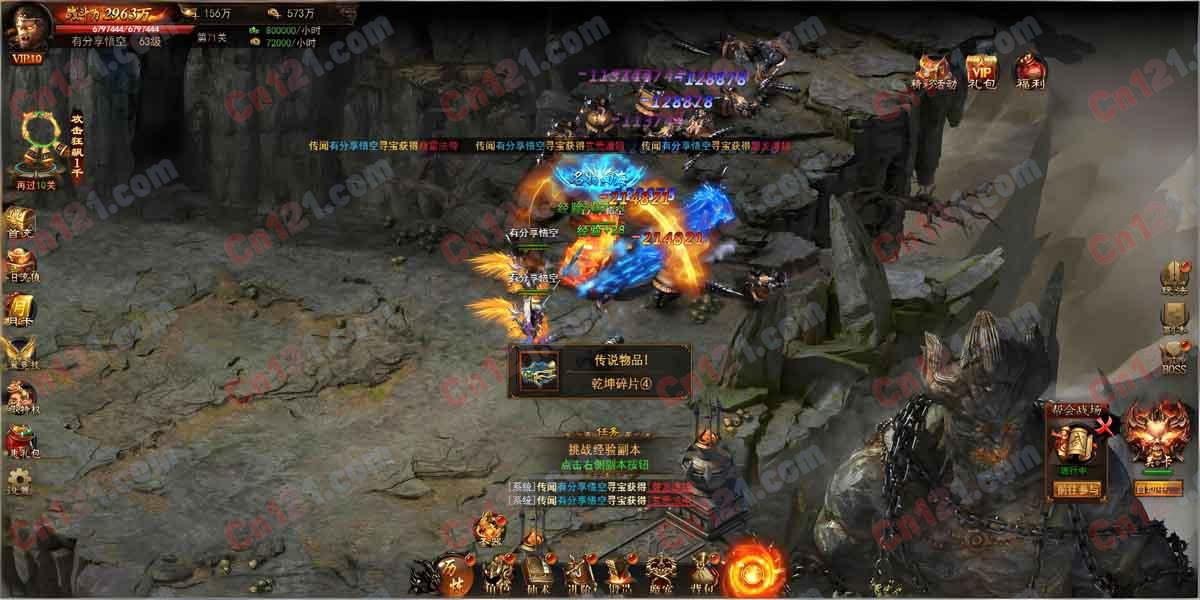Screen dimensions: 1200x600
Task: Click the player avatar portrait
Action: (27, 28)
